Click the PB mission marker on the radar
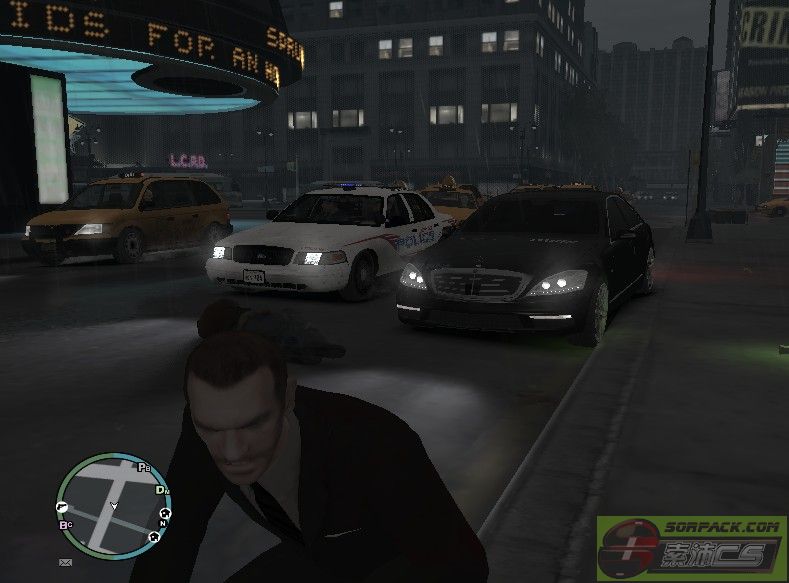This screenshot has width=789, height=583. click(x=144, y=467)
